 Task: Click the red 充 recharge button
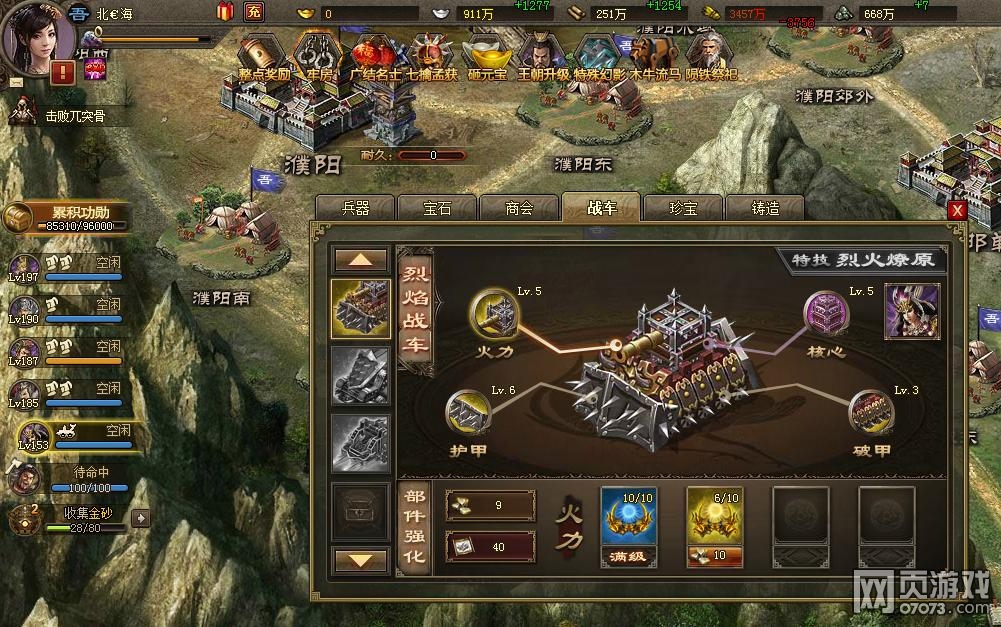point(255,13)
